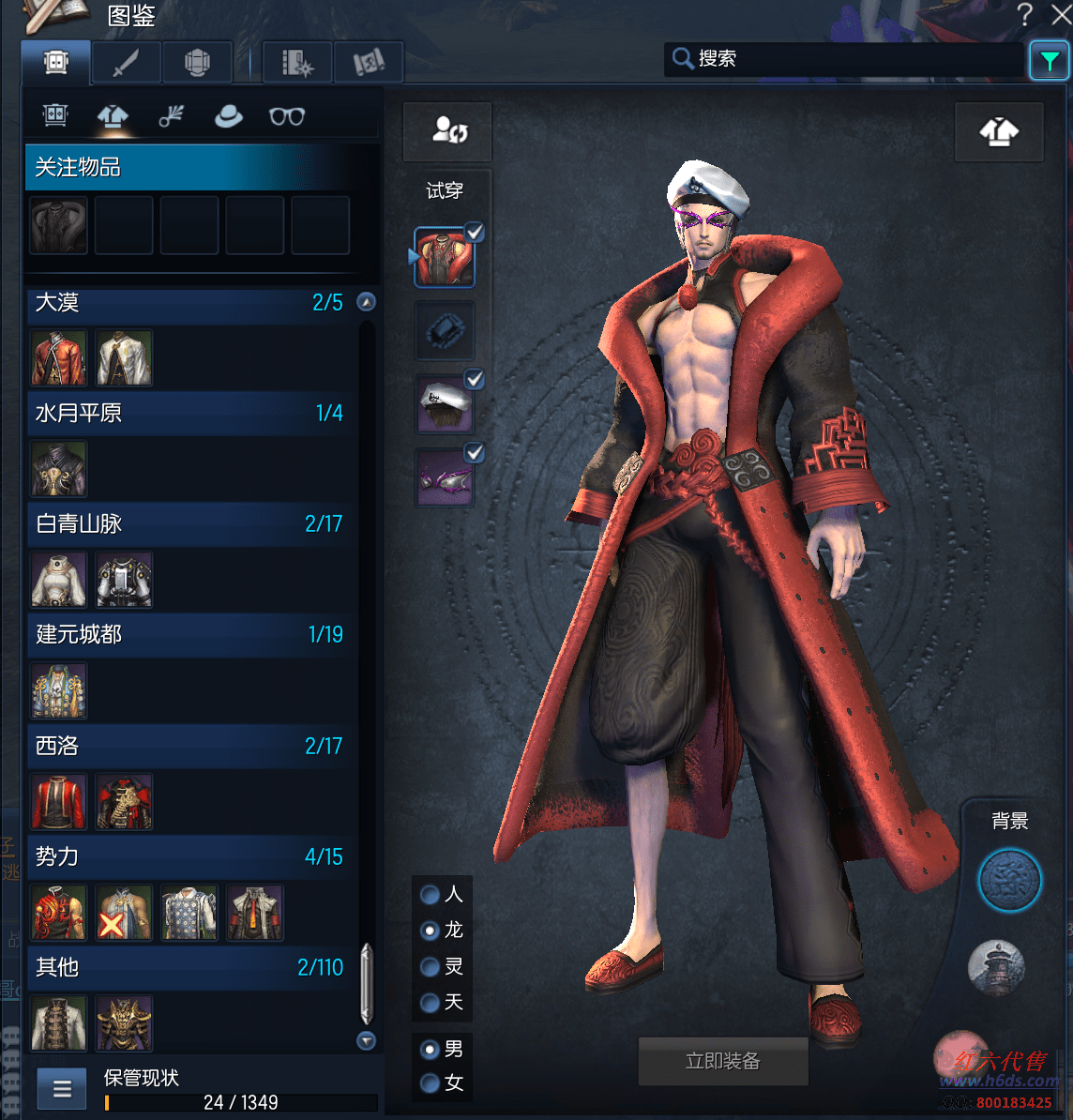Pick the pagoda scenery background

pyautogui.click(x=996, y=967)
